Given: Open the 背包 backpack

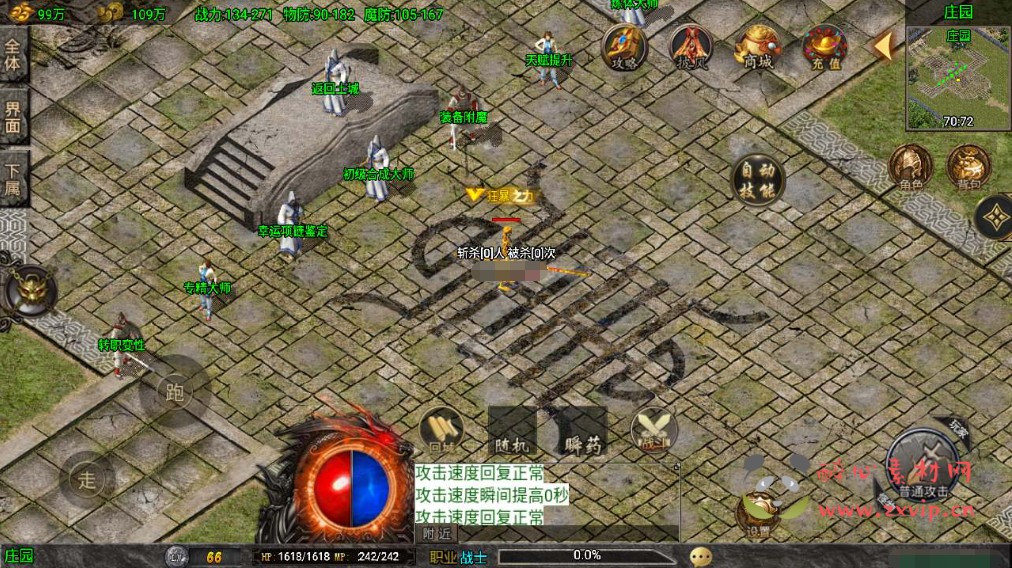Looking at the screenshot, I should pos(968,166).
